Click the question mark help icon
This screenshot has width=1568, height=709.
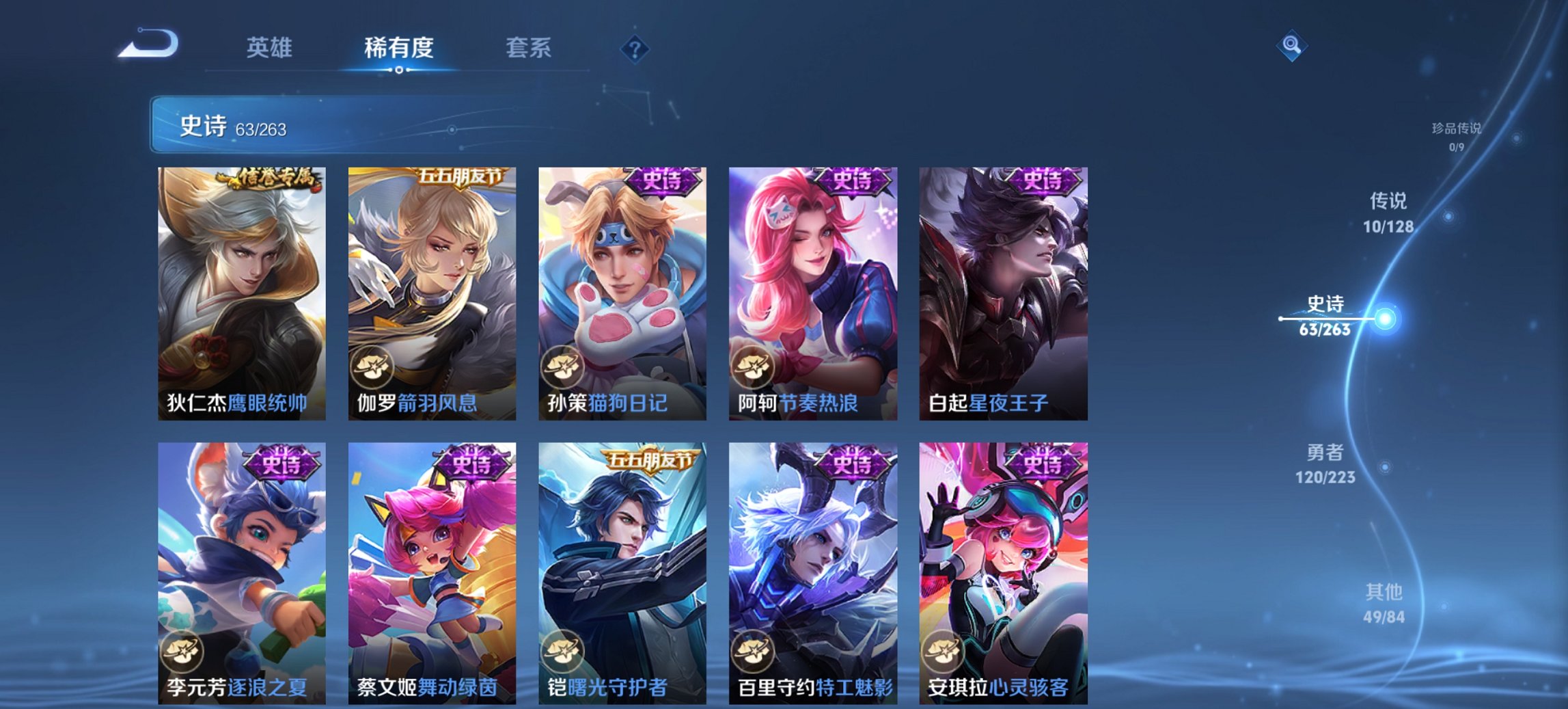[634, 49]
